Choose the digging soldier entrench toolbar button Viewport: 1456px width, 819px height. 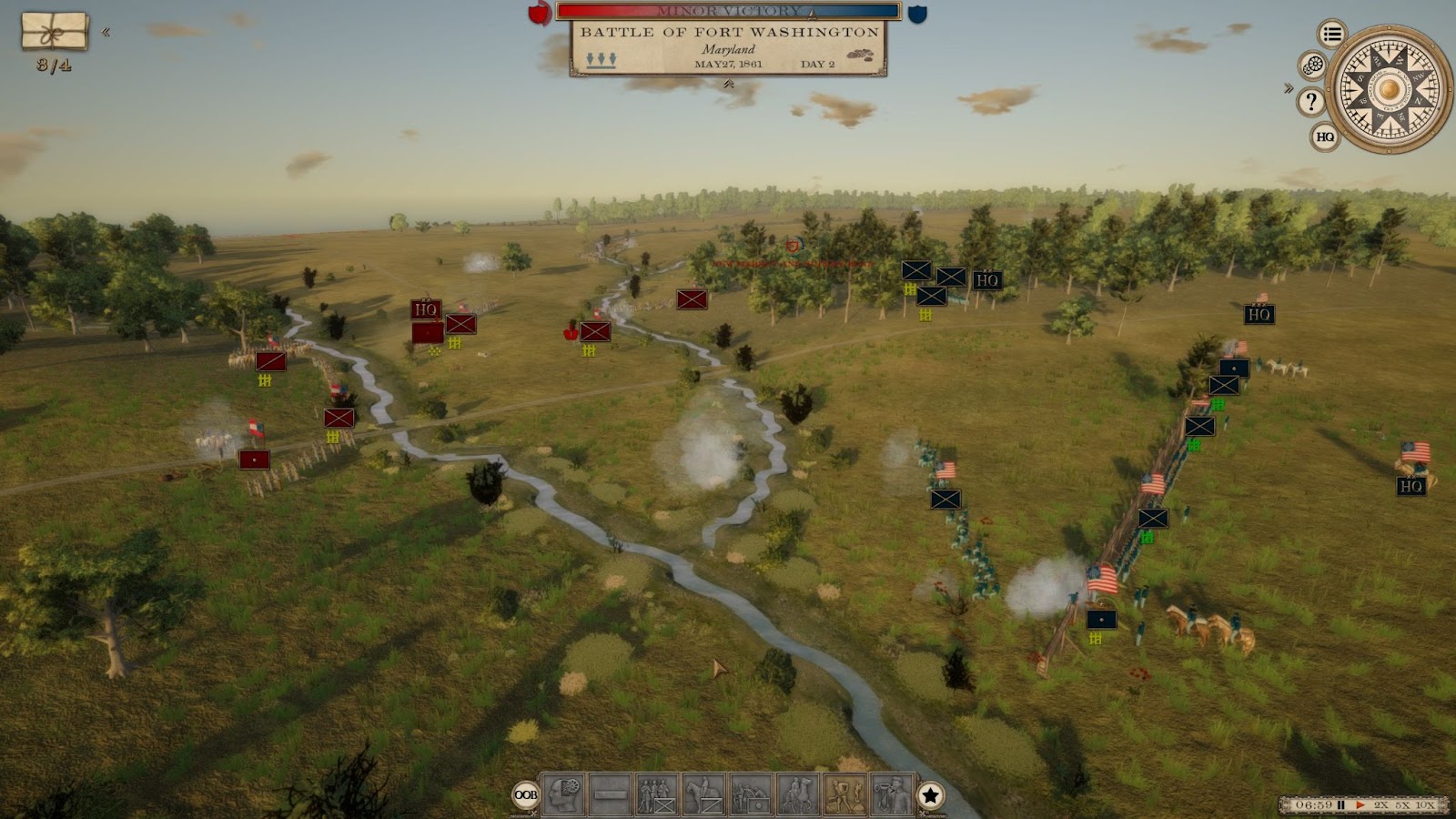pyautogui.click(x=845, y=794)
